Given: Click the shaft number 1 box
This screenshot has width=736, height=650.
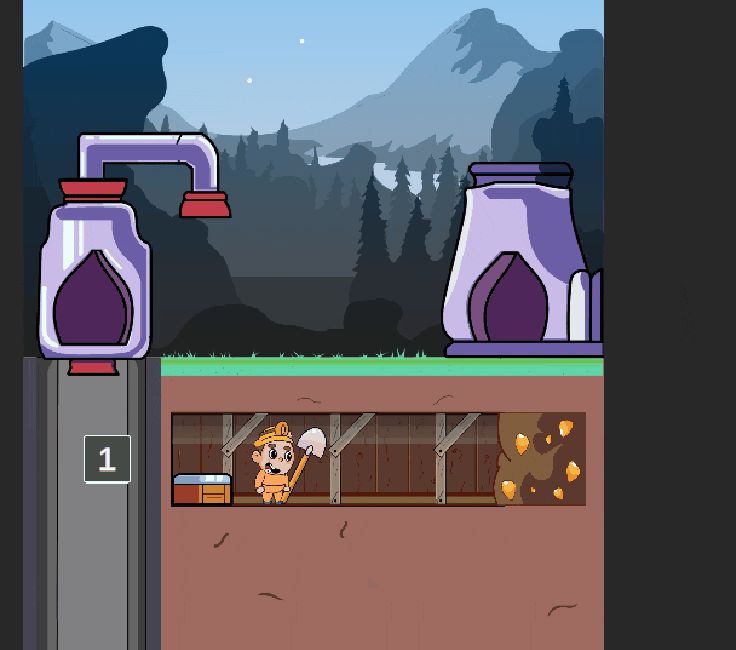Looking at the screenshot, I should pyautogui.click(x=107, y=459).
